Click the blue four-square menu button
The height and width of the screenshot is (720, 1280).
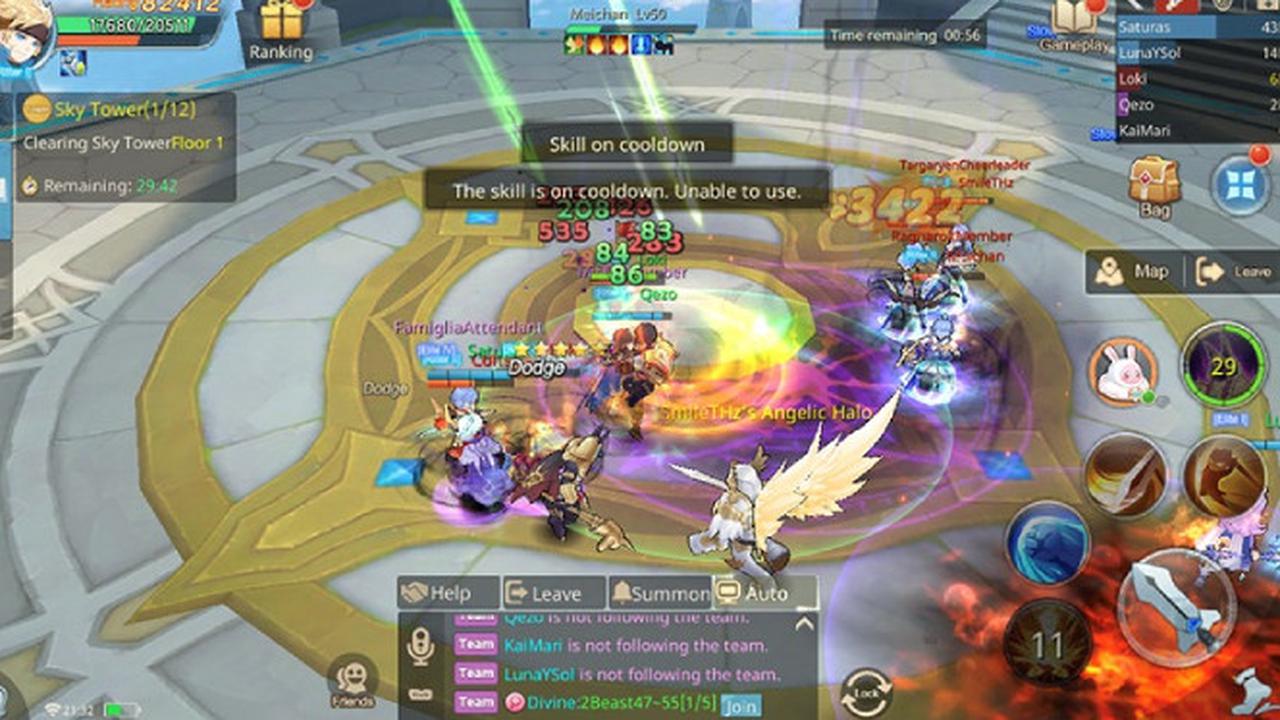pyautogui.click(x=1240, y=184)
